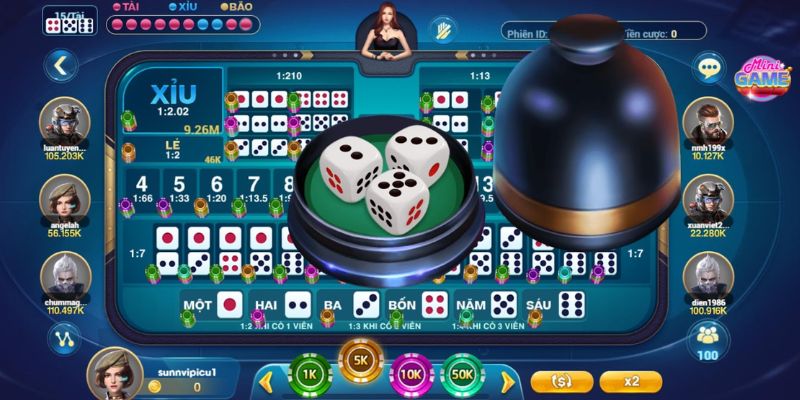Viewport: 800px width, 400px height.
Task: Show more chips with the right arrow
Action: (x=507, y=380)
